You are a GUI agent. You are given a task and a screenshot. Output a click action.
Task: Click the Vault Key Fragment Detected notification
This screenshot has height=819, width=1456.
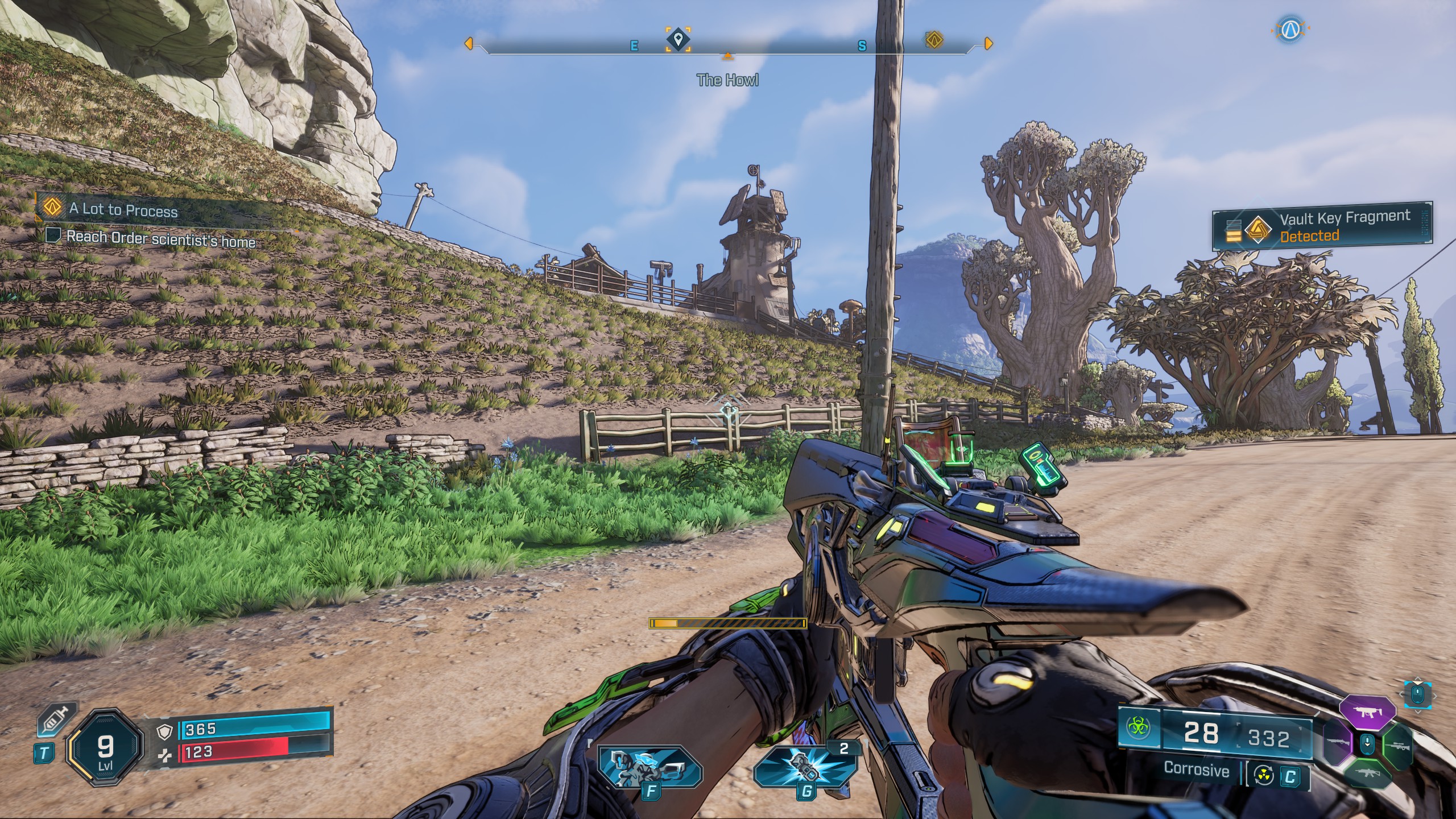(1322, 226)
